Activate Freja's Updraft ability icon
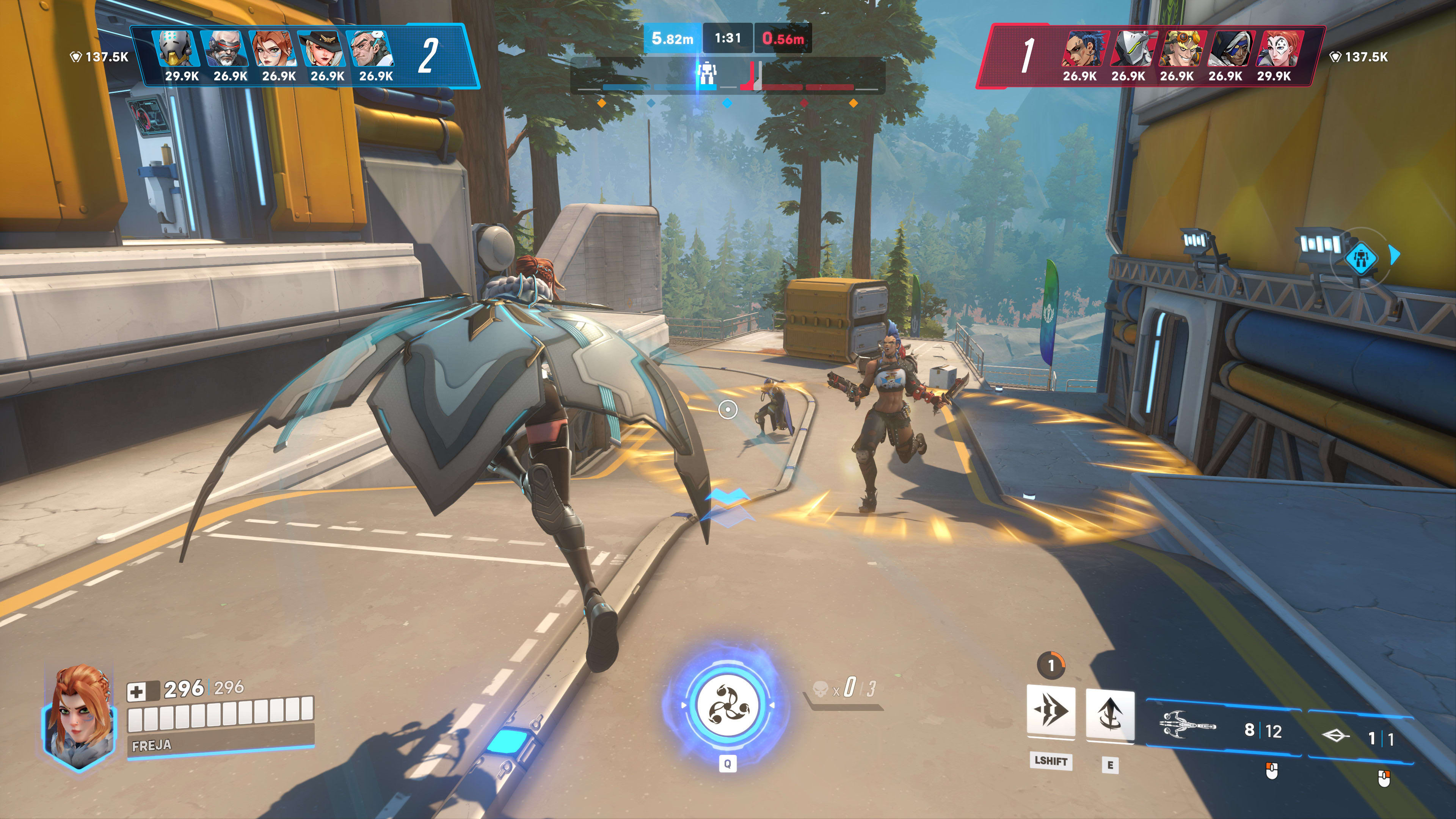1456x819 pixels. tap(1109, 714)
